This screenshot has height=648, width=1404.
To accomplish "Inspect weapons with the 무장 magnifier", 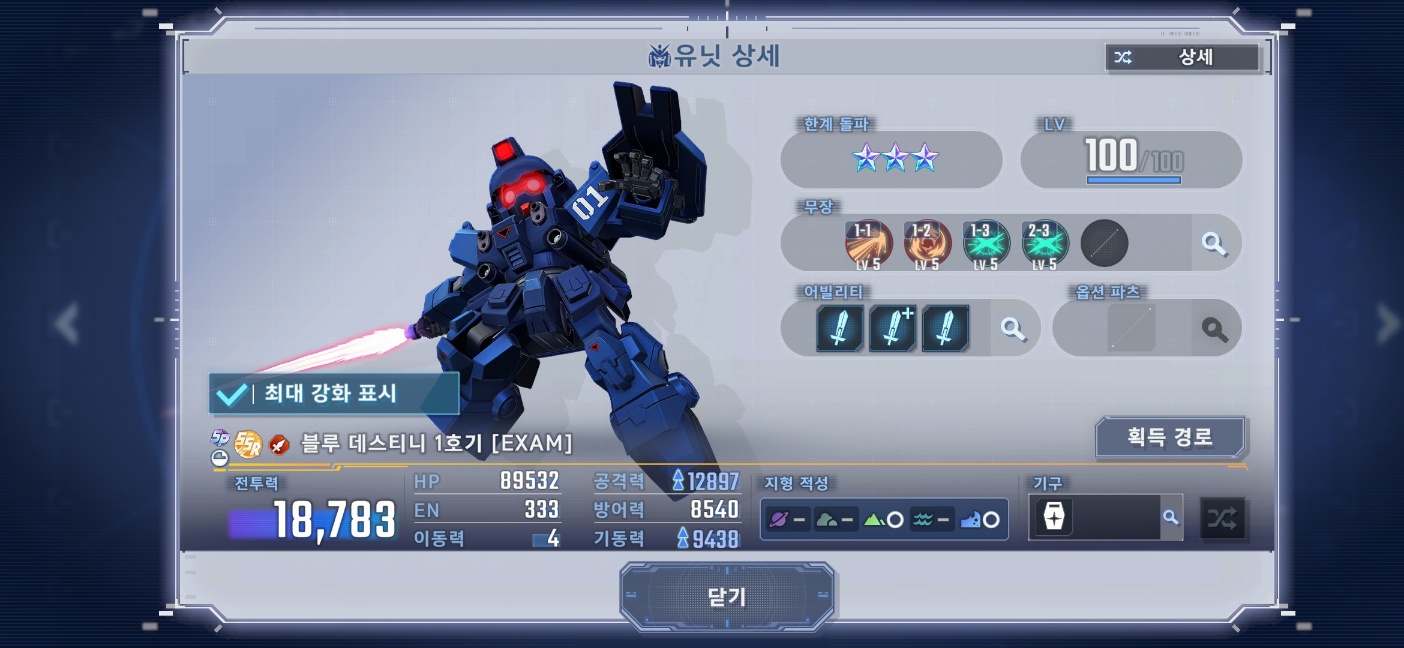I will pos(1214,243).
